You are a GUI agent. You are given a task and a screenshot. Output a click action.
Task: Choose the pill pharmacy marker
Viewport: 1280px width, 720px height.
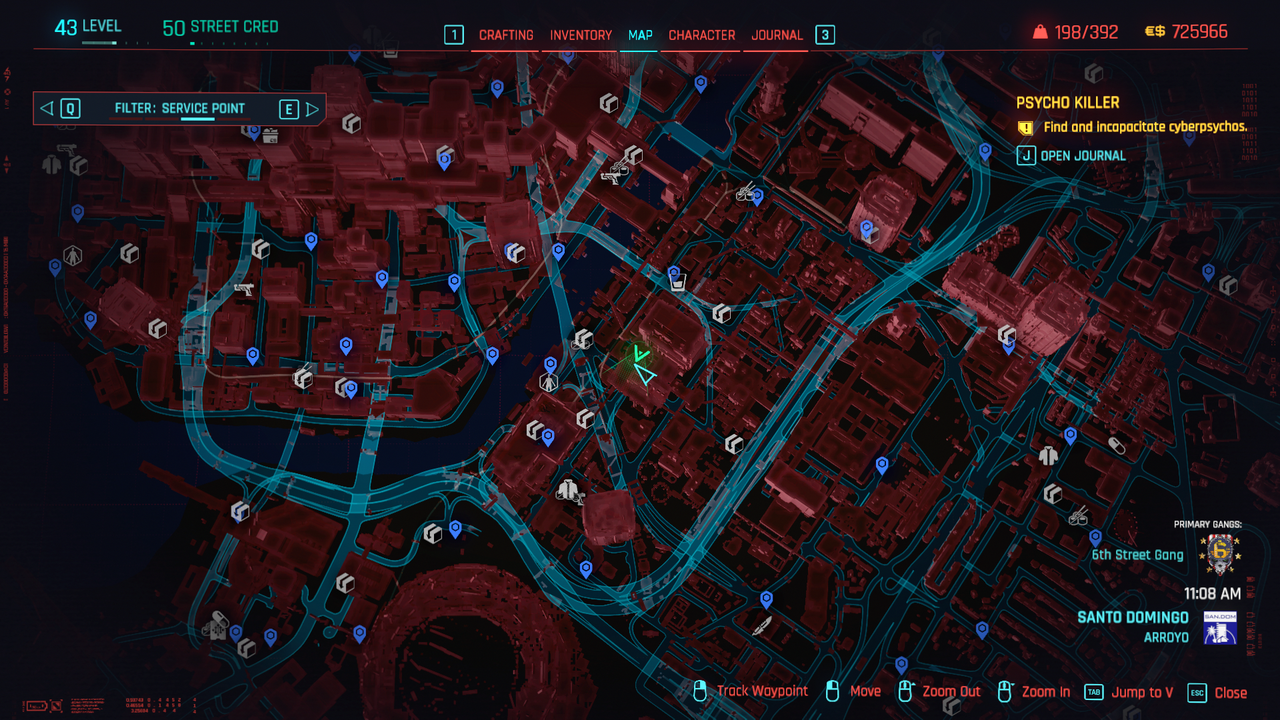[x=1117, y=446]
